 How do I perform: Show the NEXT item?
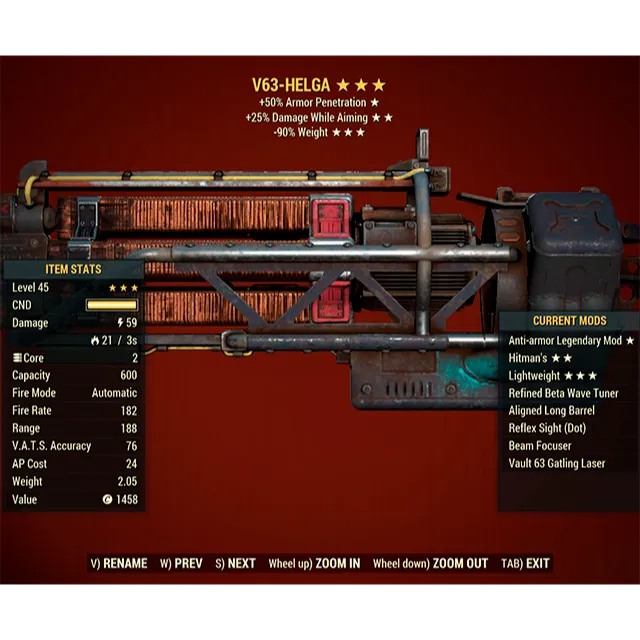pos(236,563)
